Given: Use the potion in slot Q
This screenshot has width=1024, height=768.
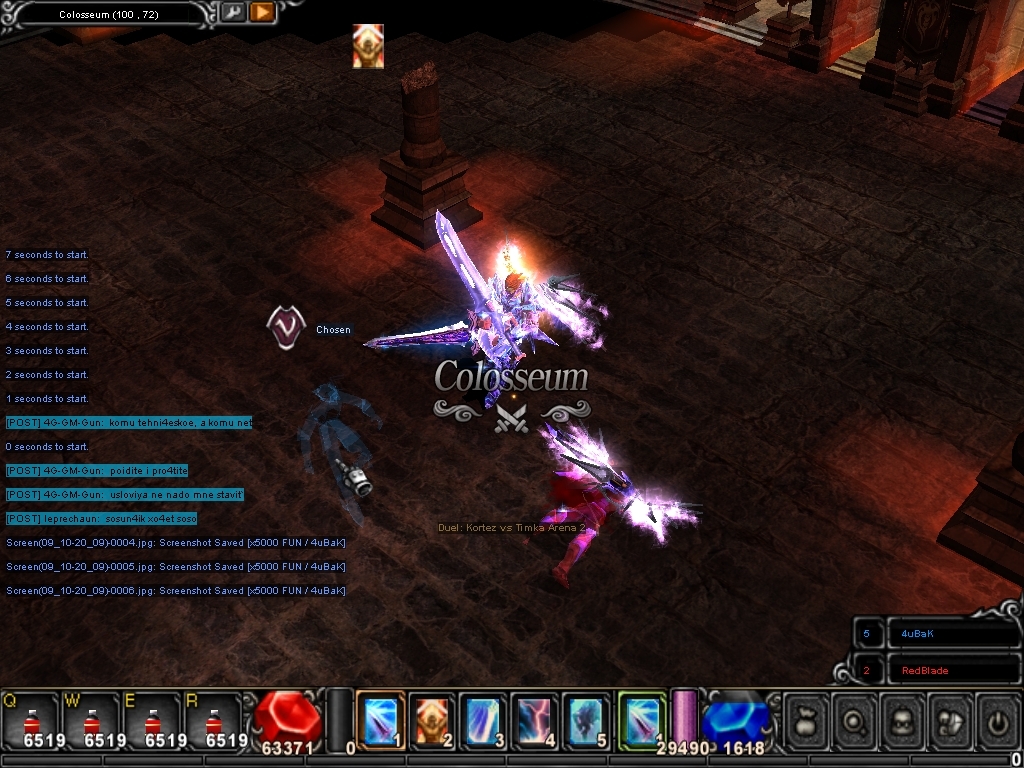Looking at the screenshot, I should coord(31,721).
